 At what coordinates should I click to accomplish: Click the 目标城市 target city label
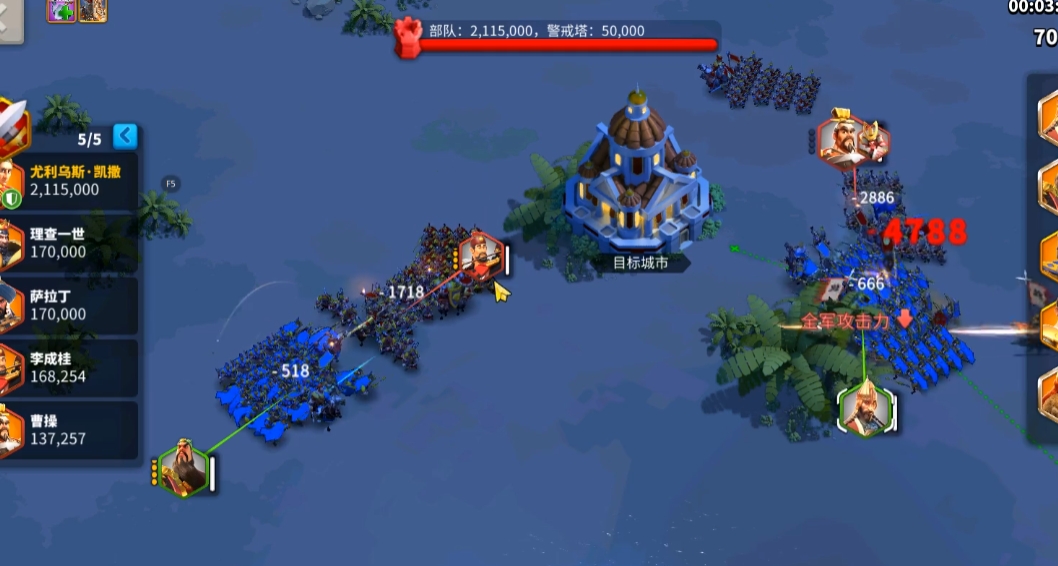[x=639, y=264]
